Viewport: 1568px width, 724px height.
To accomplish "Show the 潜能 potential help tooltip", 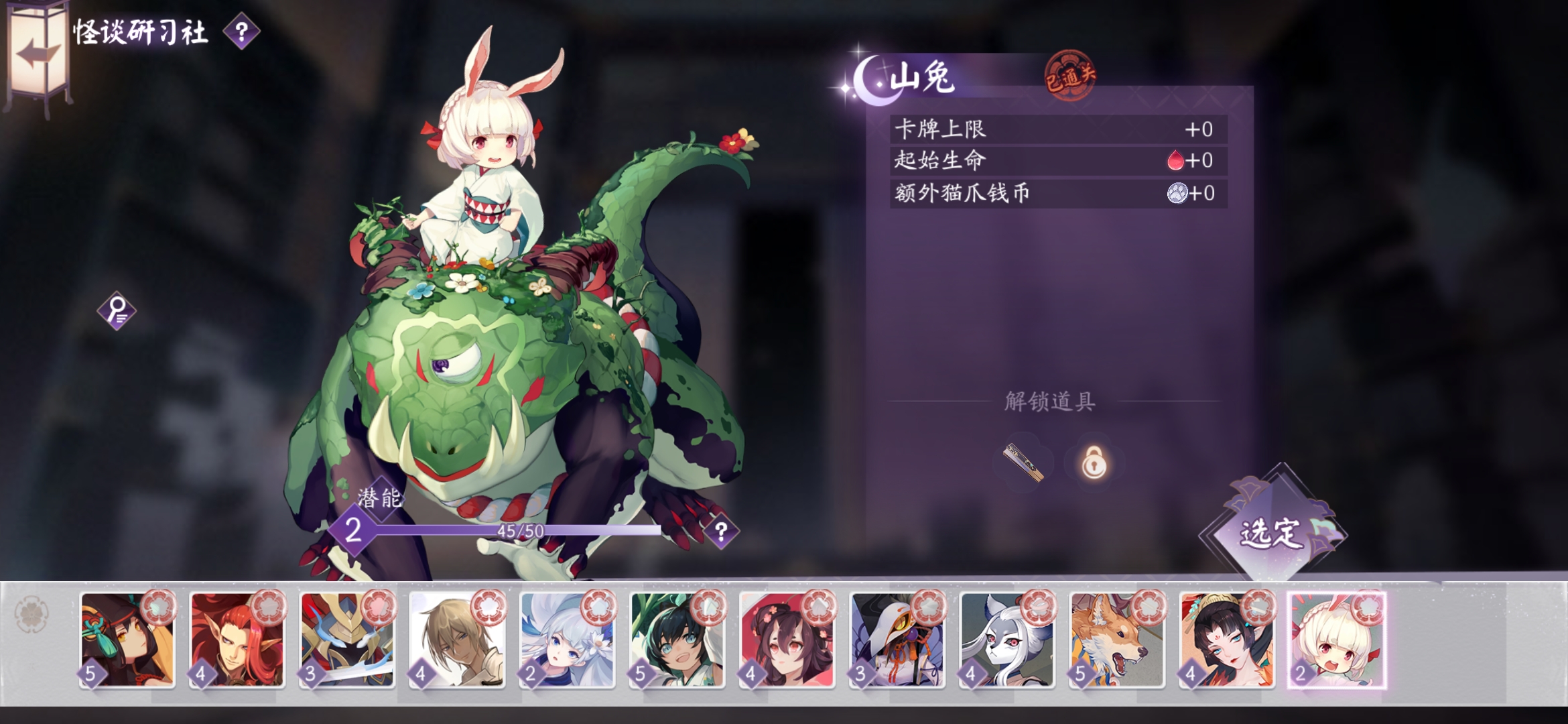I will click(x=721, y=532).
